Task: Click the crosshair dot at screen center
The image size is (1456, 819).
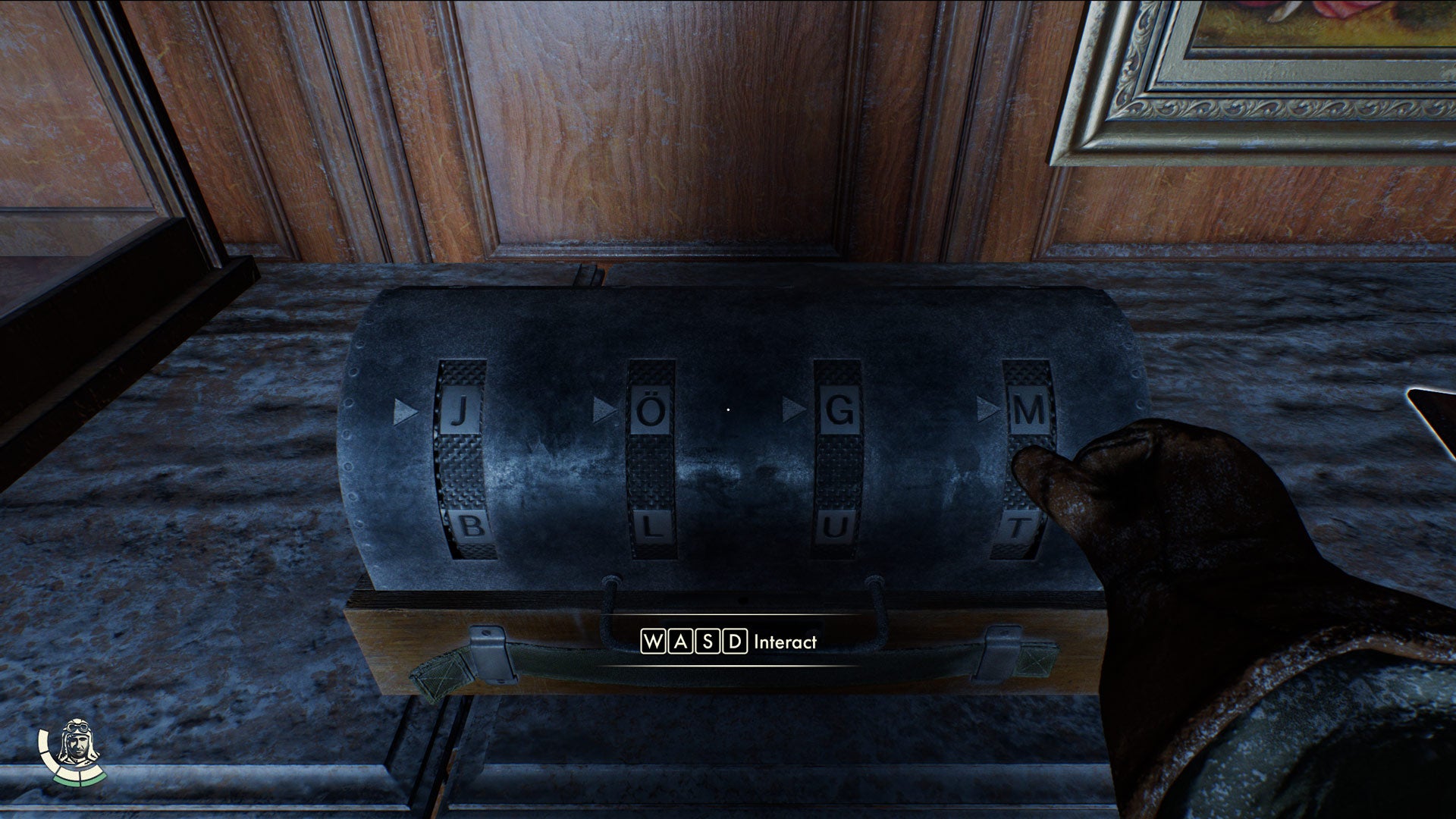Action: click(x=728, y=409)
